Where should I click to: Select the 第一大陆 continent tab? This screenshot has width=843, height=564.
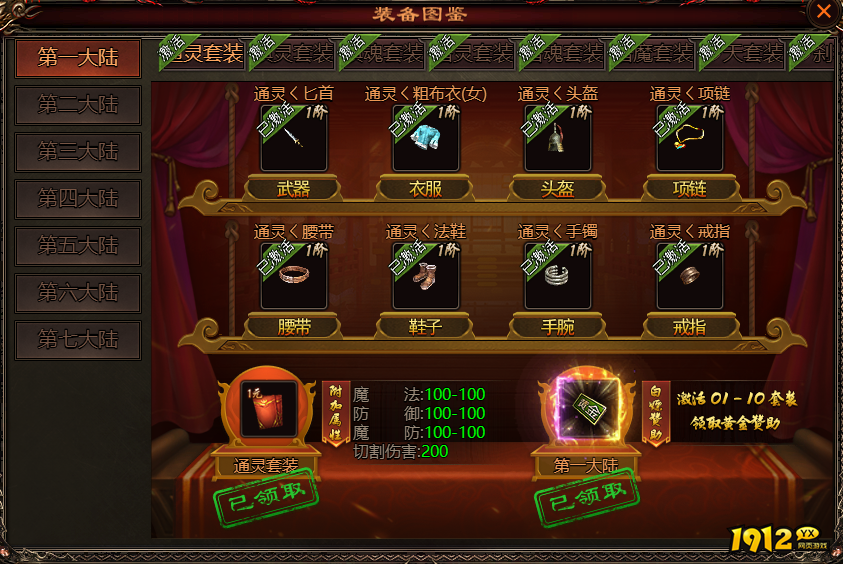point(78,58)
